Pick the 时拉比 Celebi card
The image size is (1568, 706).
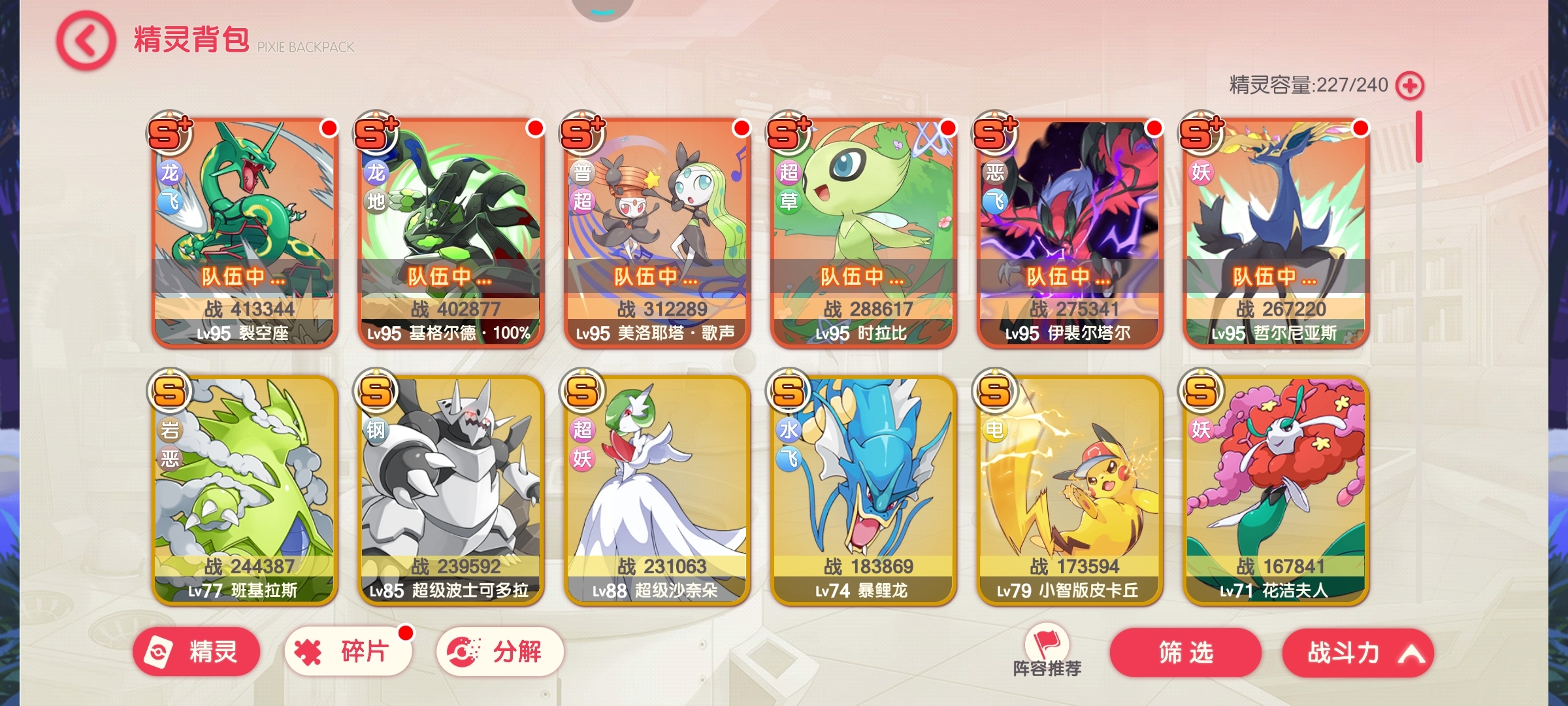pyautogui.click(x=864, y=232)
